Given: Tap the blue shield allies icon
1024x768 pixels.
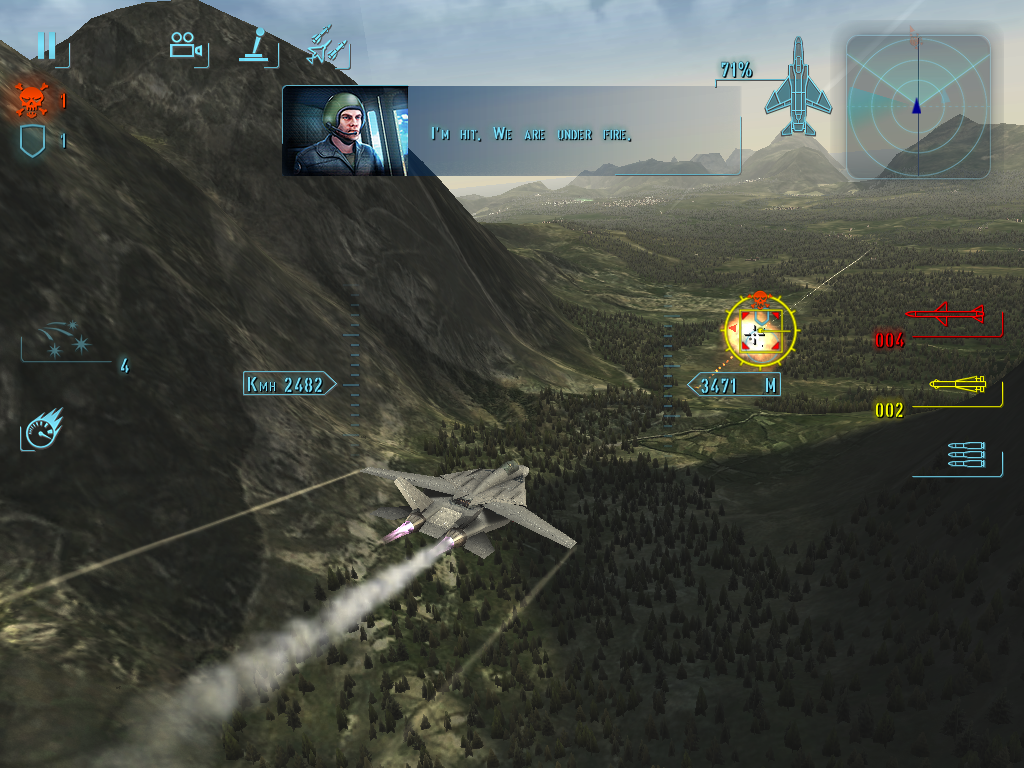Looking at the screenshot, I should 32,141.
